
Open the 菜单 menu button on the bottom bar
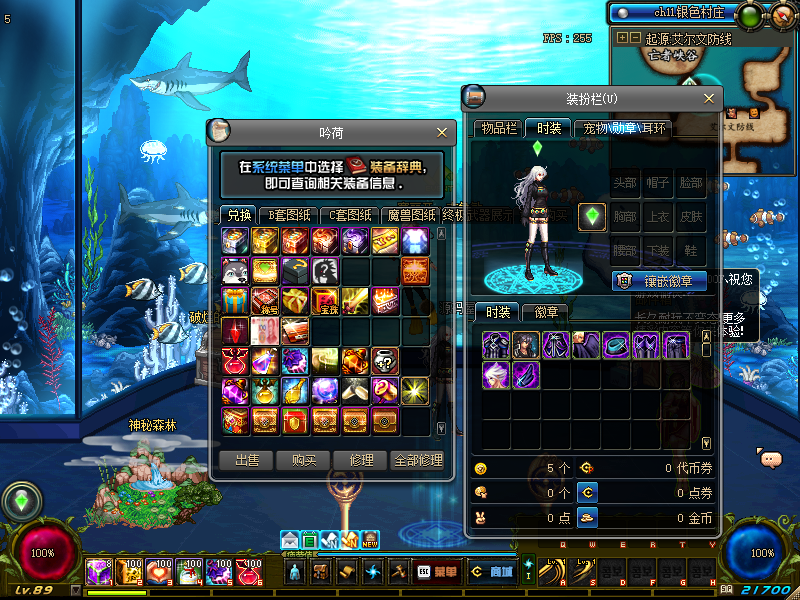coord(437,572)
